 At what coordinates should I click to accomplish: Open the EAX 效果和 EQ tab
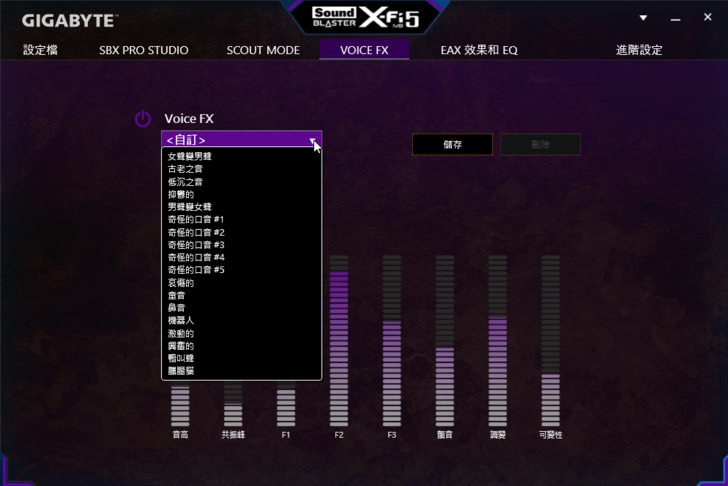click(479, 50)
